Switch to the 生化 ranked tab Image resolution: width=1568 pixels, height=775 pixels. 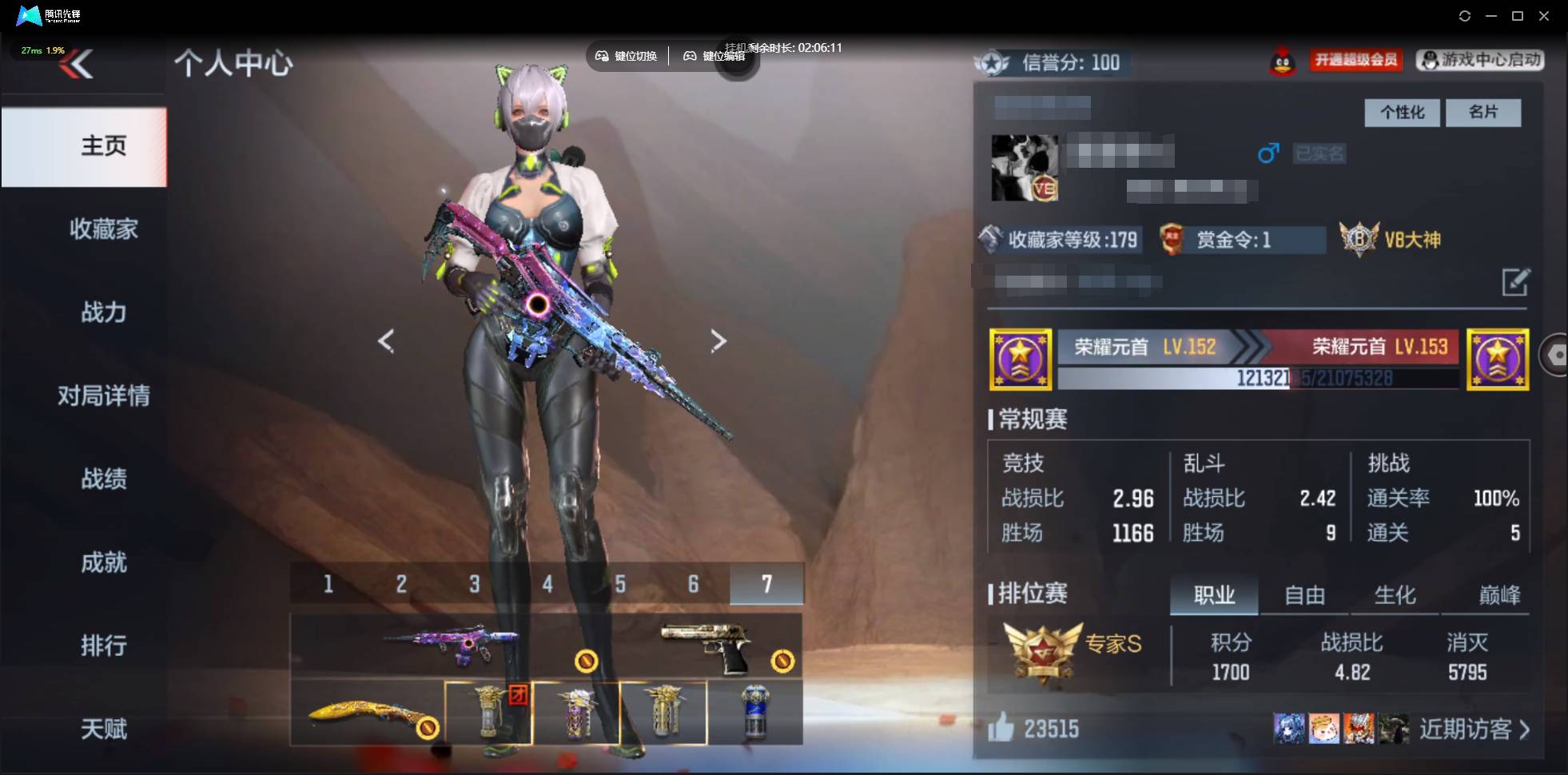tap(1395, 594)
